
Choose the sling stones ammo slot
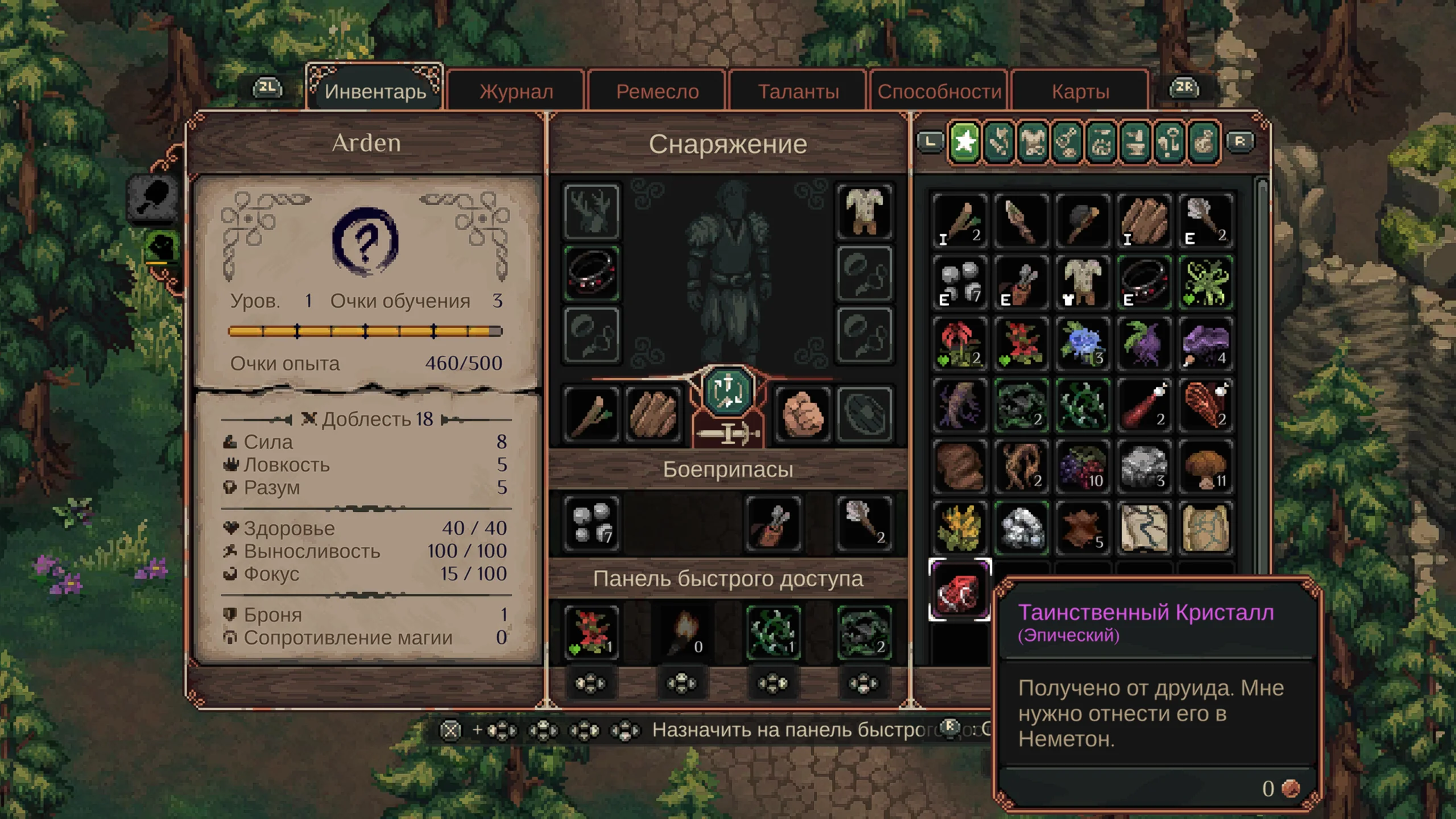pos(591,523)
